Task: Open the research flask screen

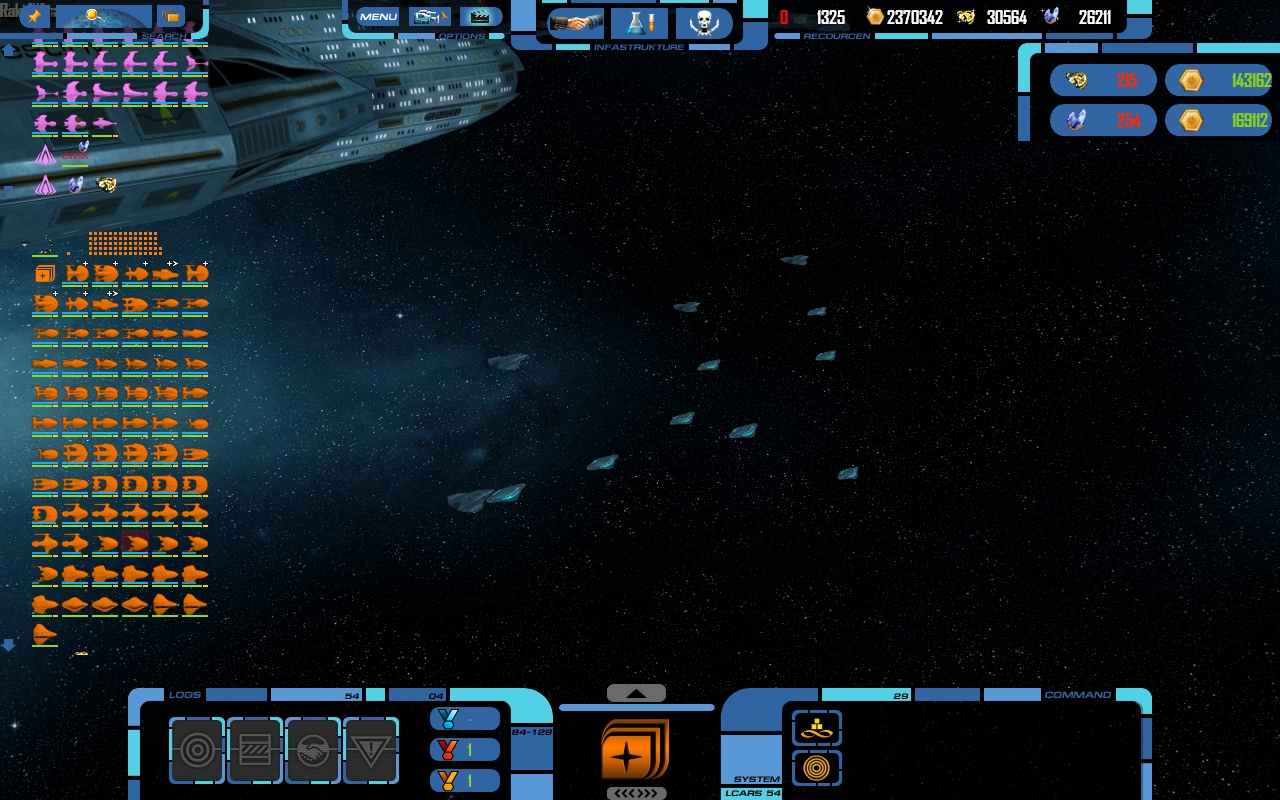Action: pos(639,23)
